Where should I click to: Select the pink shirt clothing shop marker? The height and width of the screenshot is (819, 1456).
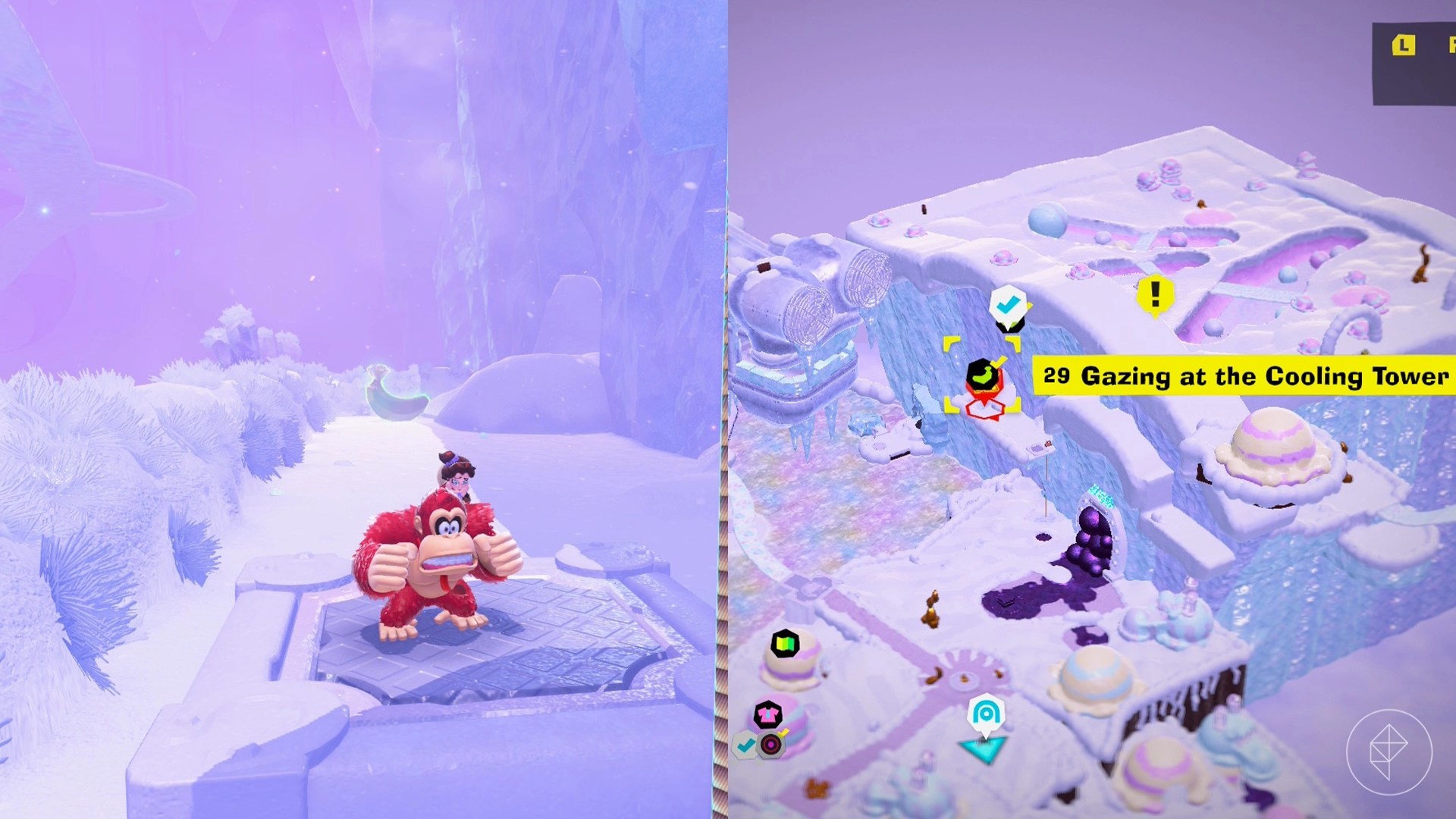pyautogui.click(x=767, y=714)
